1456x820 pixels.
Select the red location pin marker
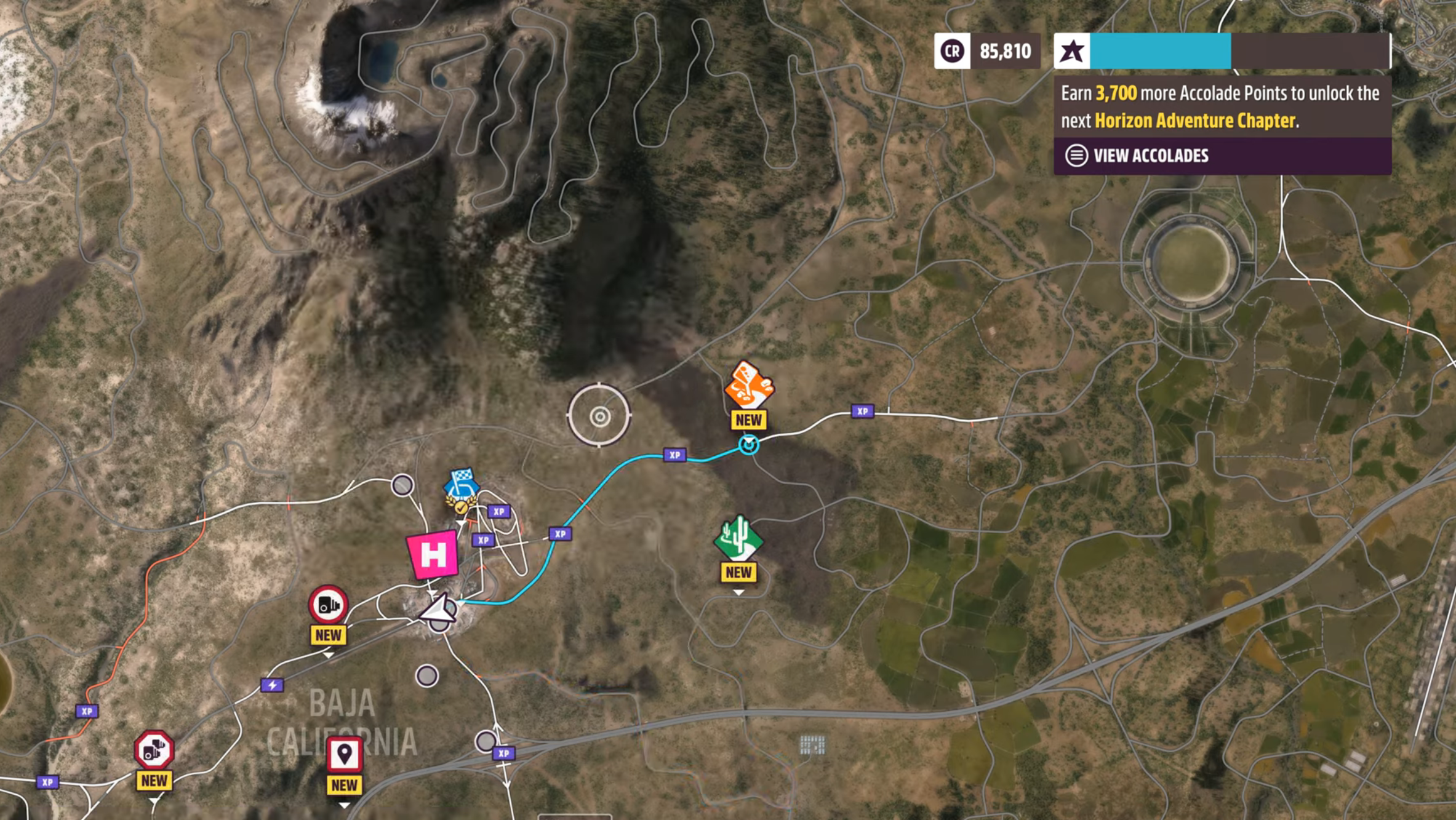tap(344, 754)
